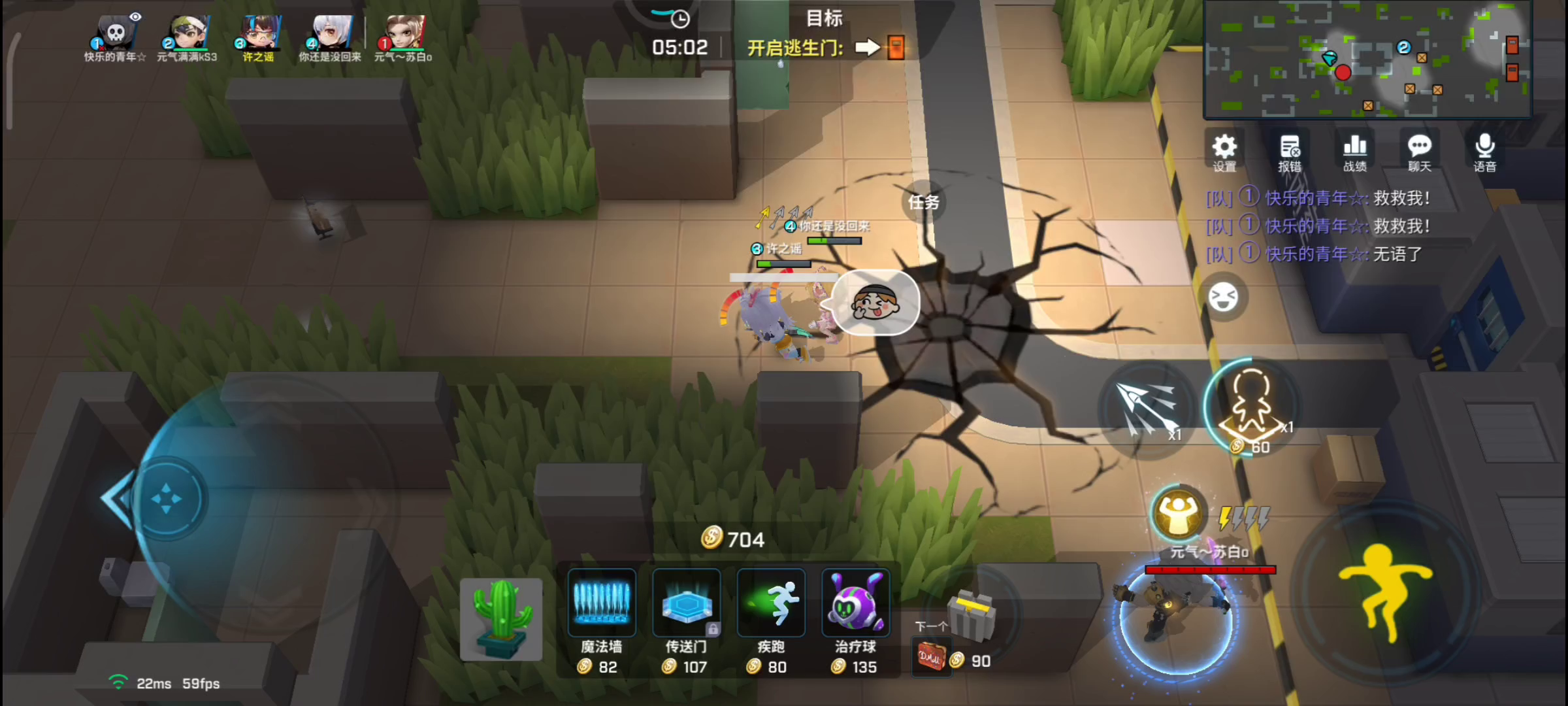Buy the 魔法墙 magic wall item
The width and height of the screenshot is (1568, 706).
[x=601, y=604]
